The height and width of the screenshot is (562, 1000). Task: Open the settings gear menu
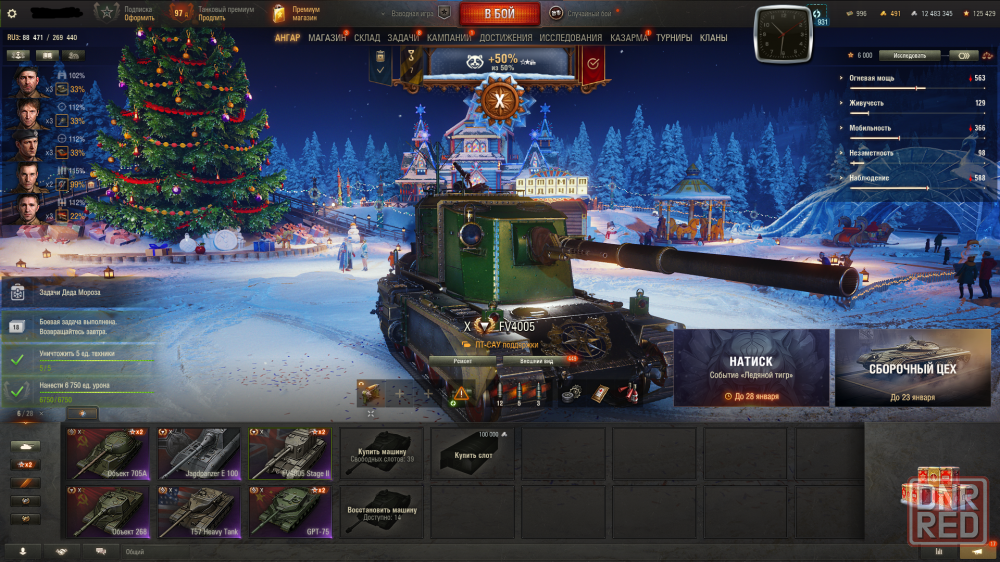click(12, 13)
